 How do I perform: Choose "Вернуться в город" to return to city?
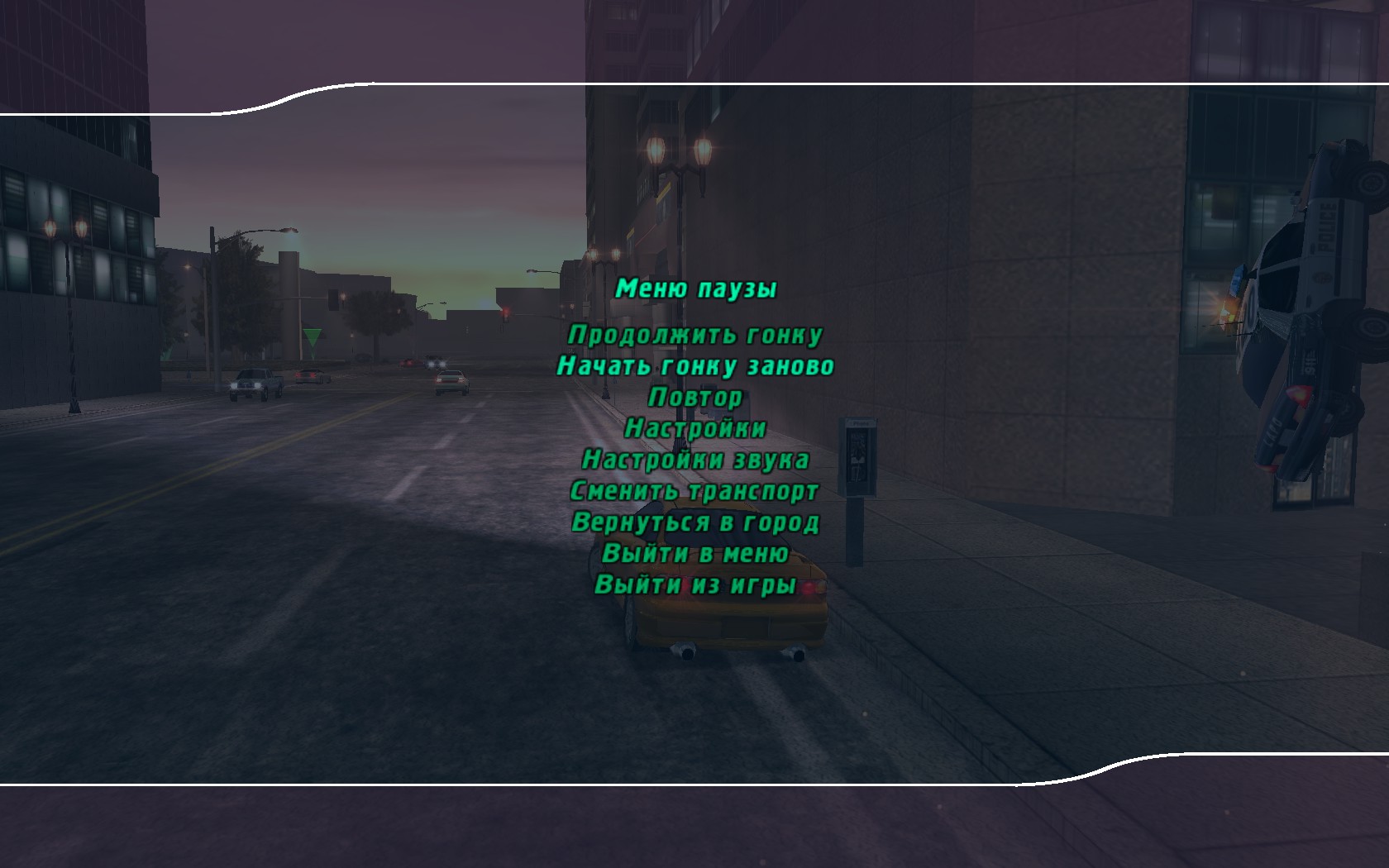point(697,522)
